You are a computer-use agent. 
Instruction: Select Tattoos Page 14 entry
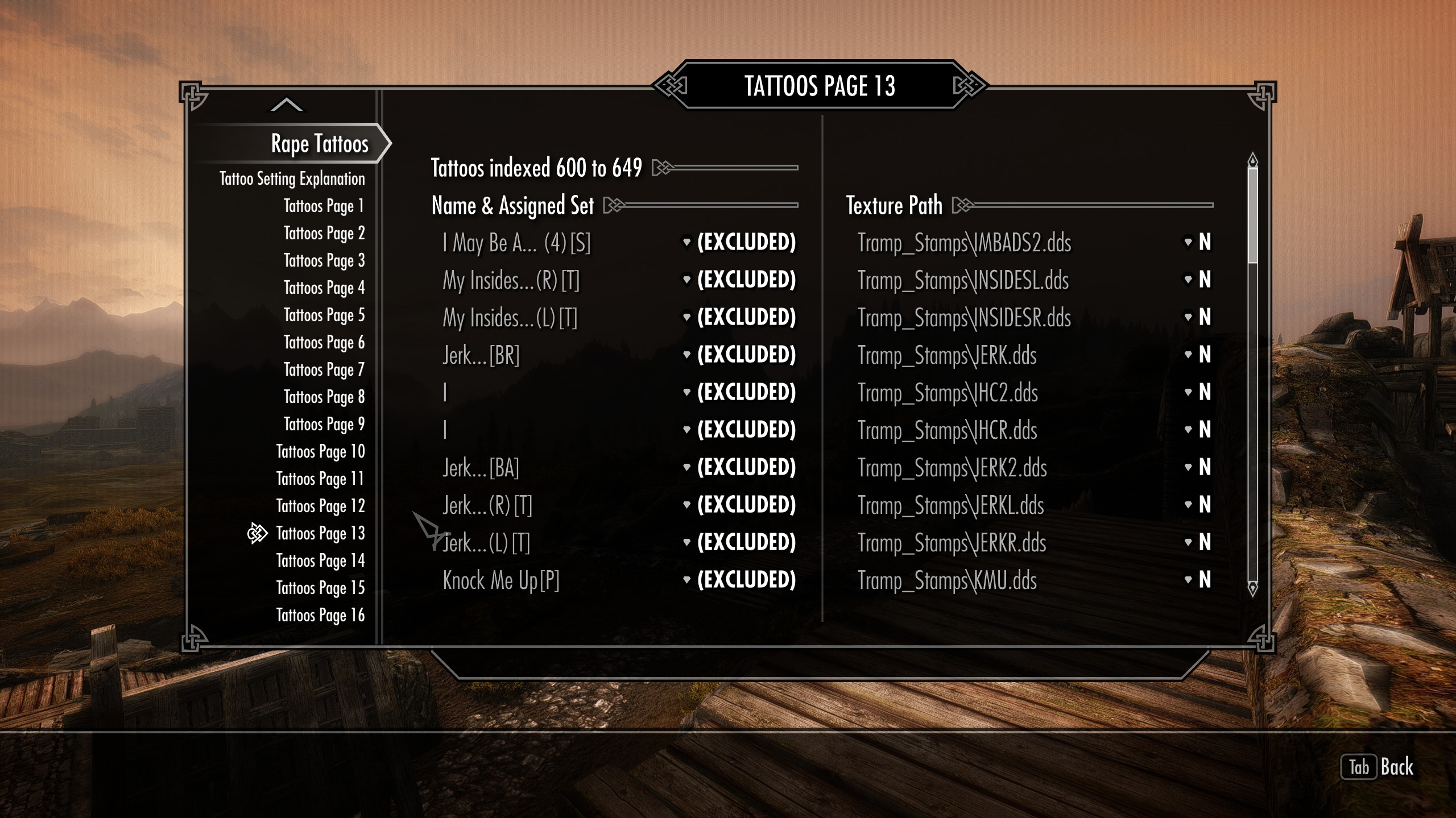(320, 560)
